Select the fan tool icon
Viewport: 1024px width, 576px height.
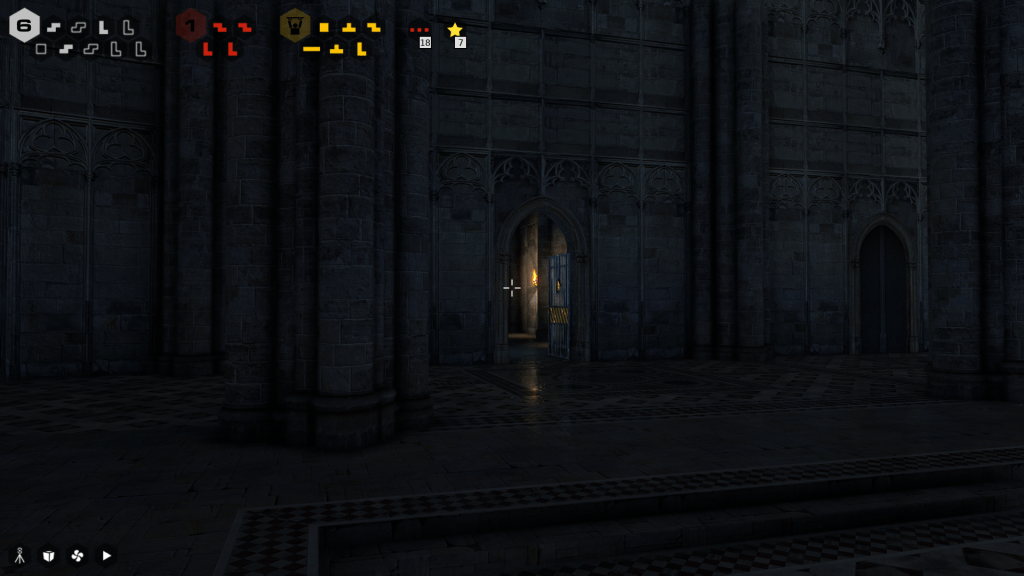tap(77, 555)
